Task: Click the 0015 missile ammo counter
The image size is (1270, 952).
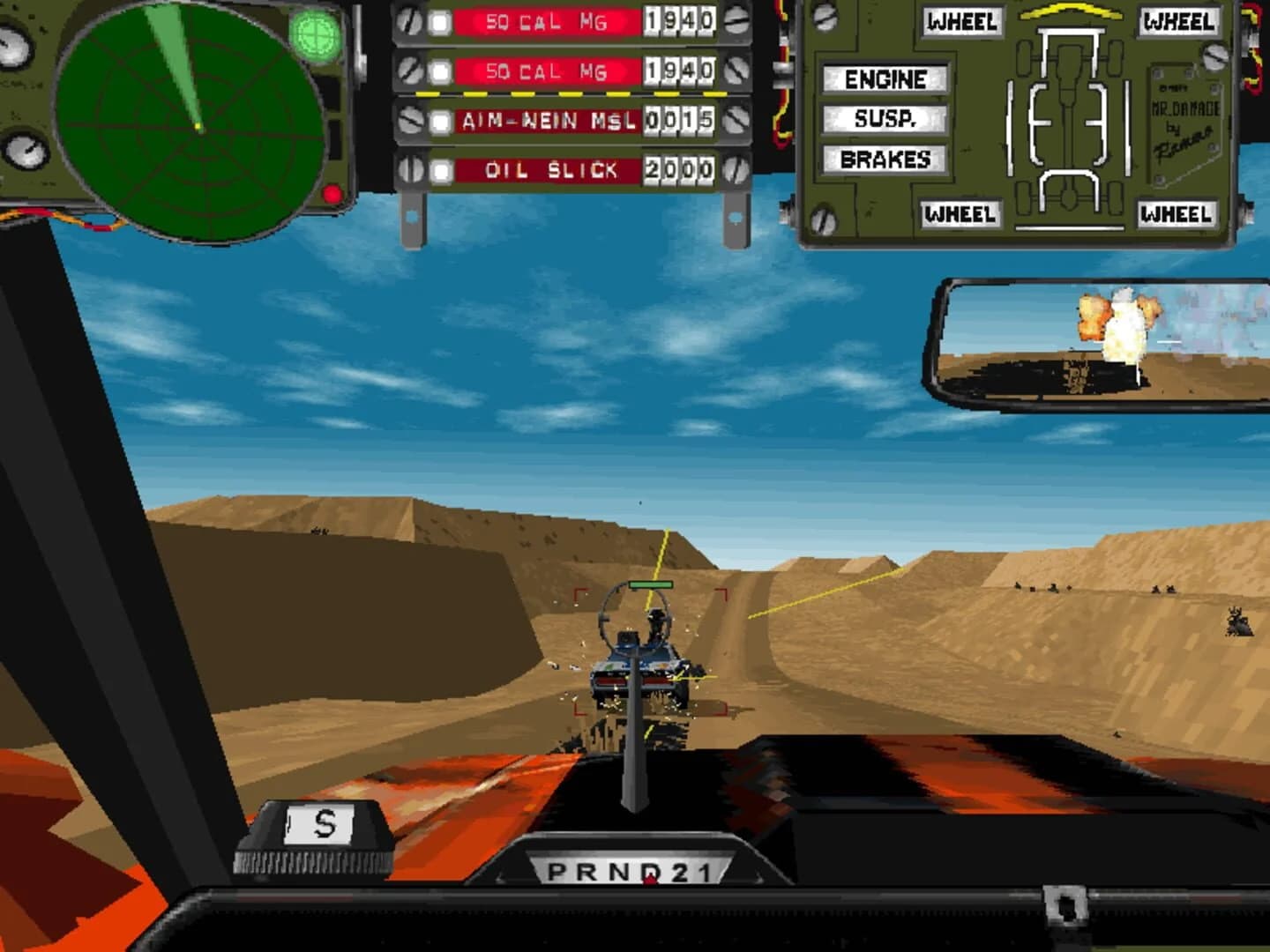Action: [678, 121]
